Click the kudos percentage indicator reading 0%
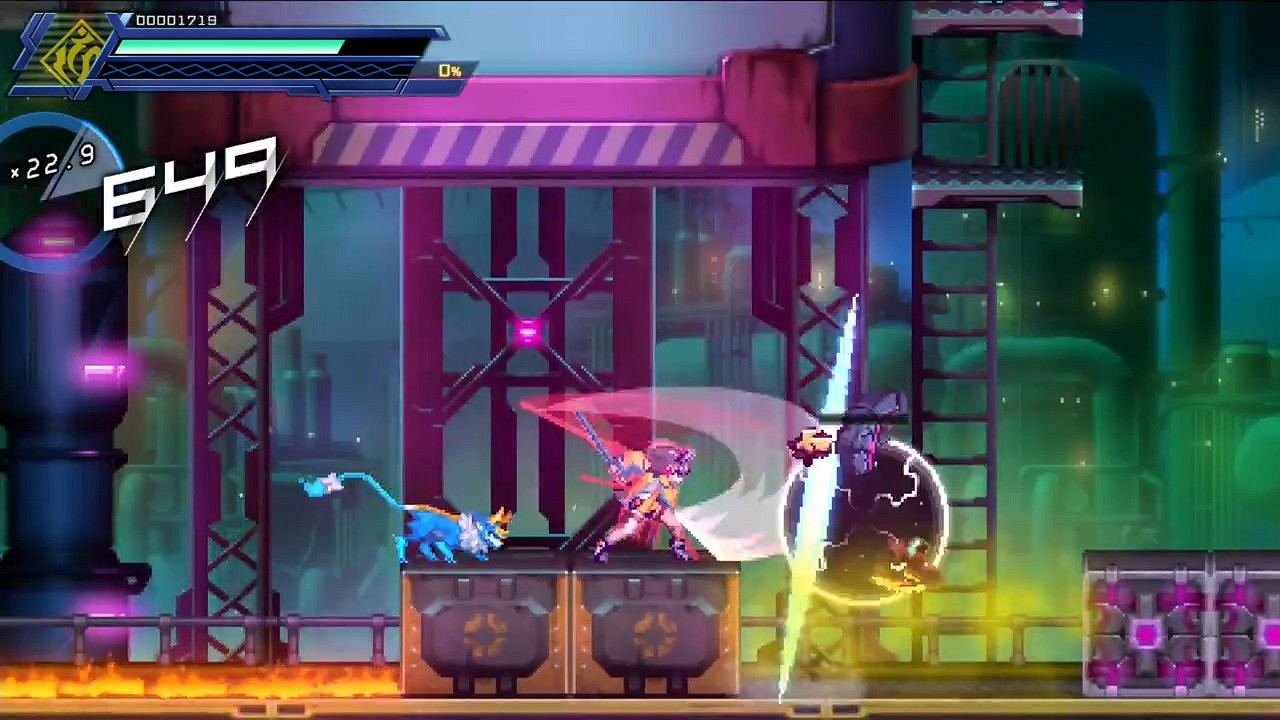The width and height of the screenshot is (1280, 720). (448, 70)
